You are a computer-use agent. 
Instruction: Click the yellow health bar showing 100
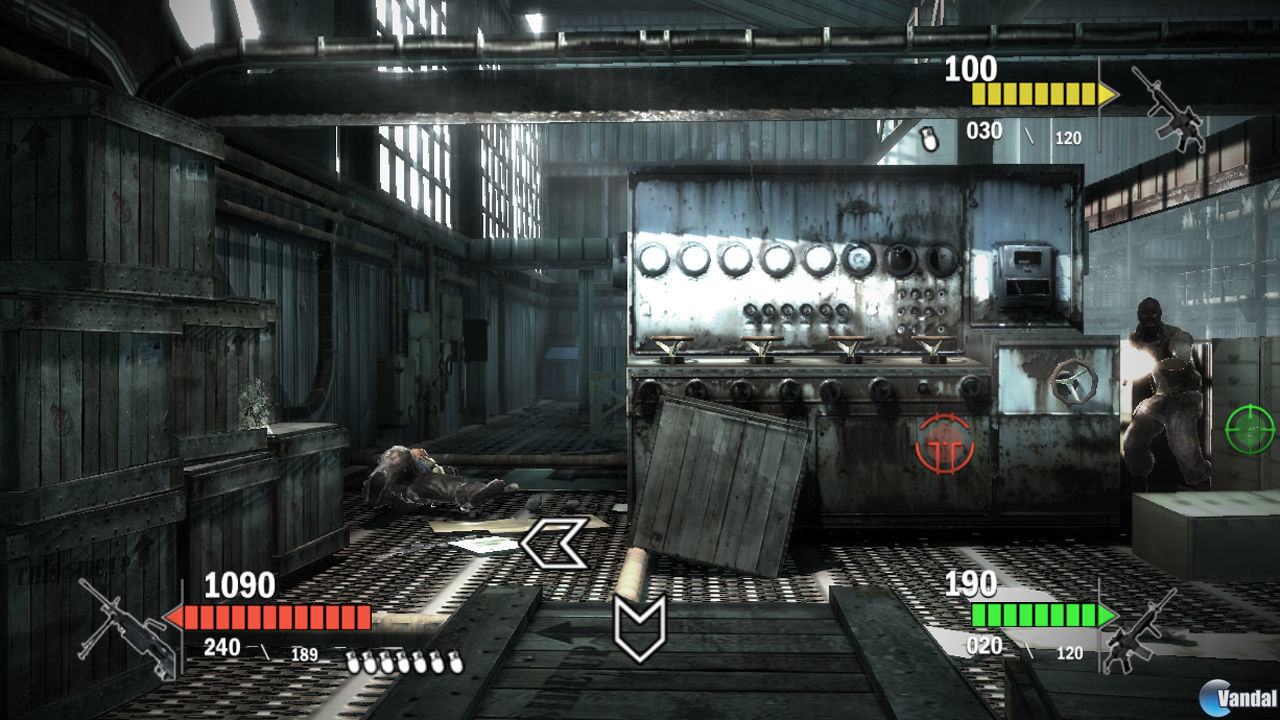[1035, 93]
